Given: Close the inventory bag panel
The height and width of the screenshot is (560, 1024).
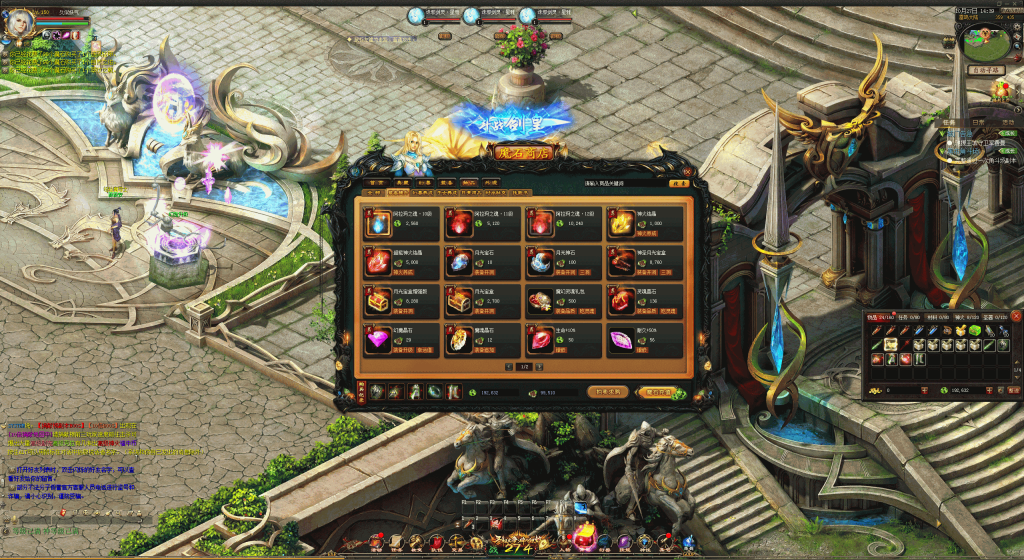Looking at the screenshot, I should (x=1016, y=316).
